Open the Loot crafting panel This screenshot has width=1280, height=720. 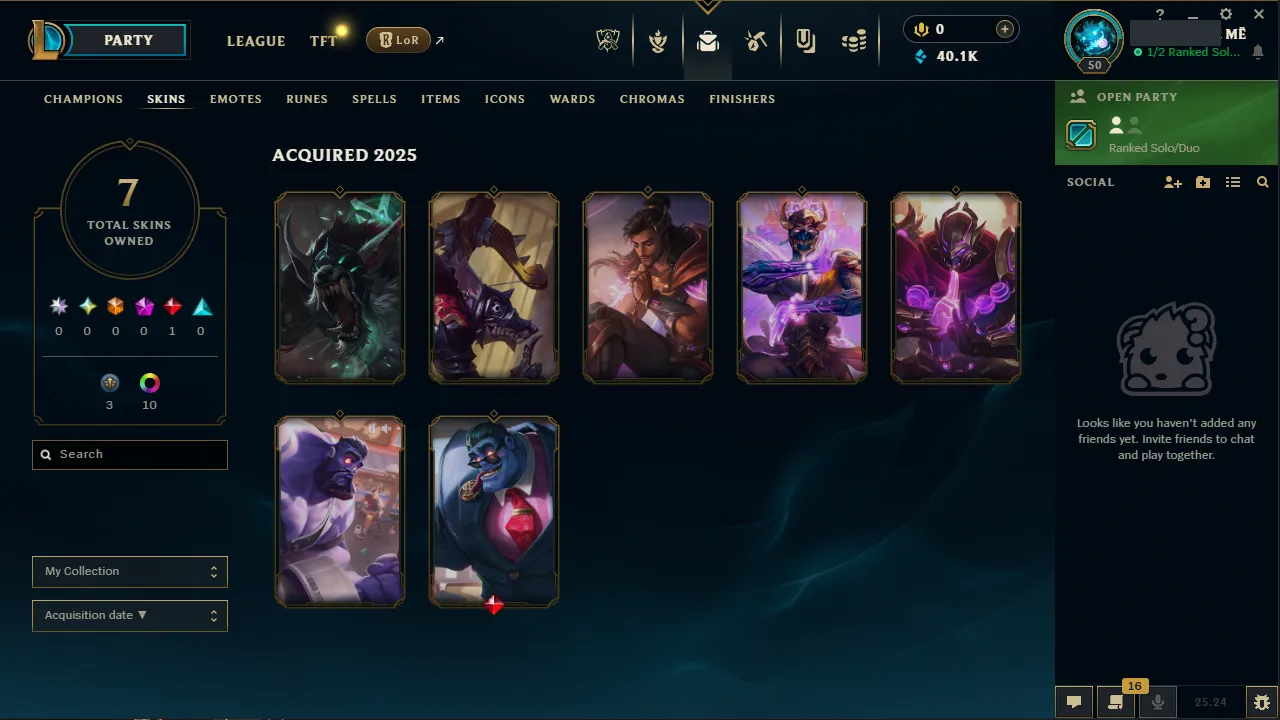click(x=756, y=41)
